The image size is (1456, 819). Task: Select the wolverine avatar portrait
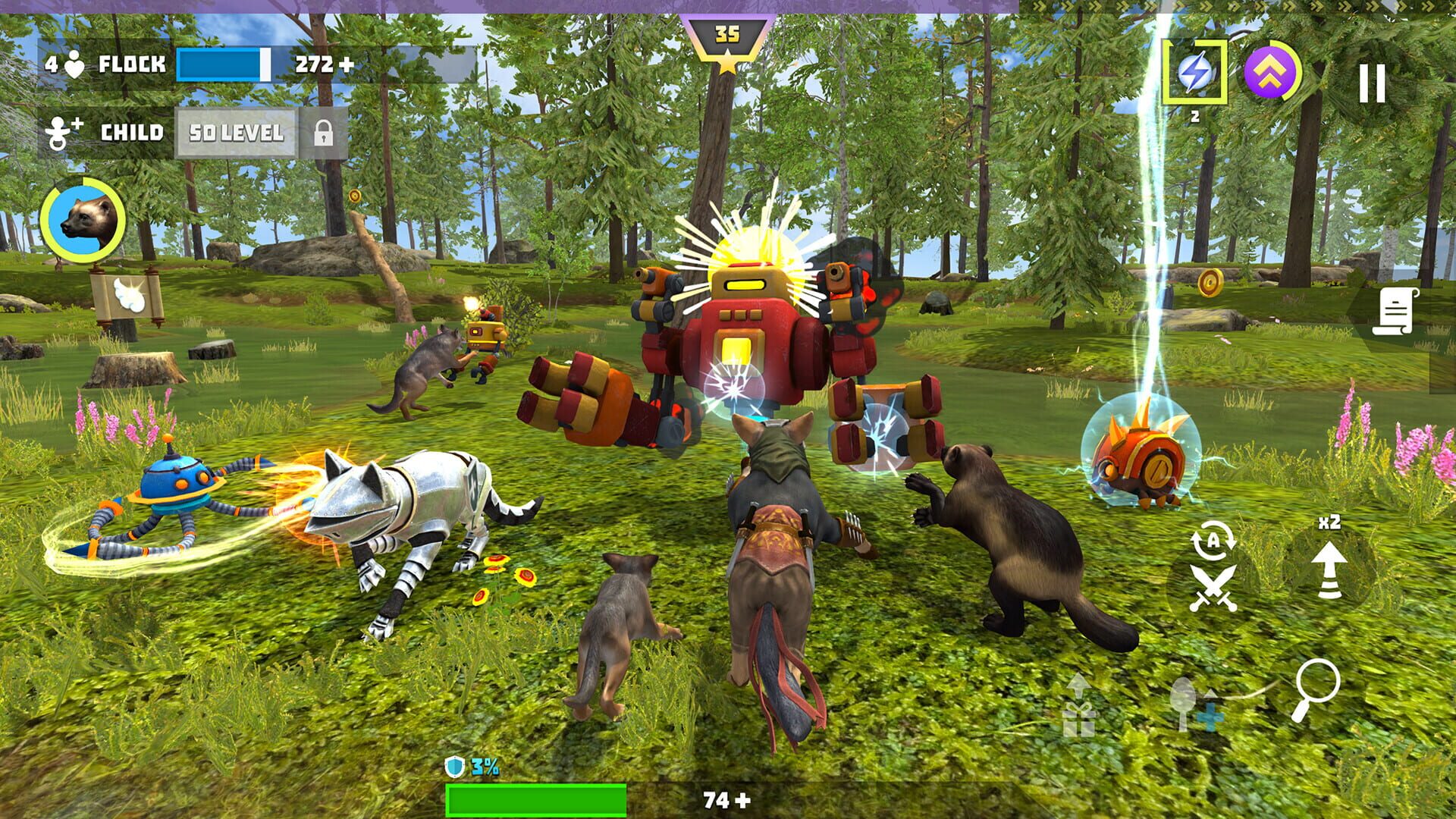point(86,221)
